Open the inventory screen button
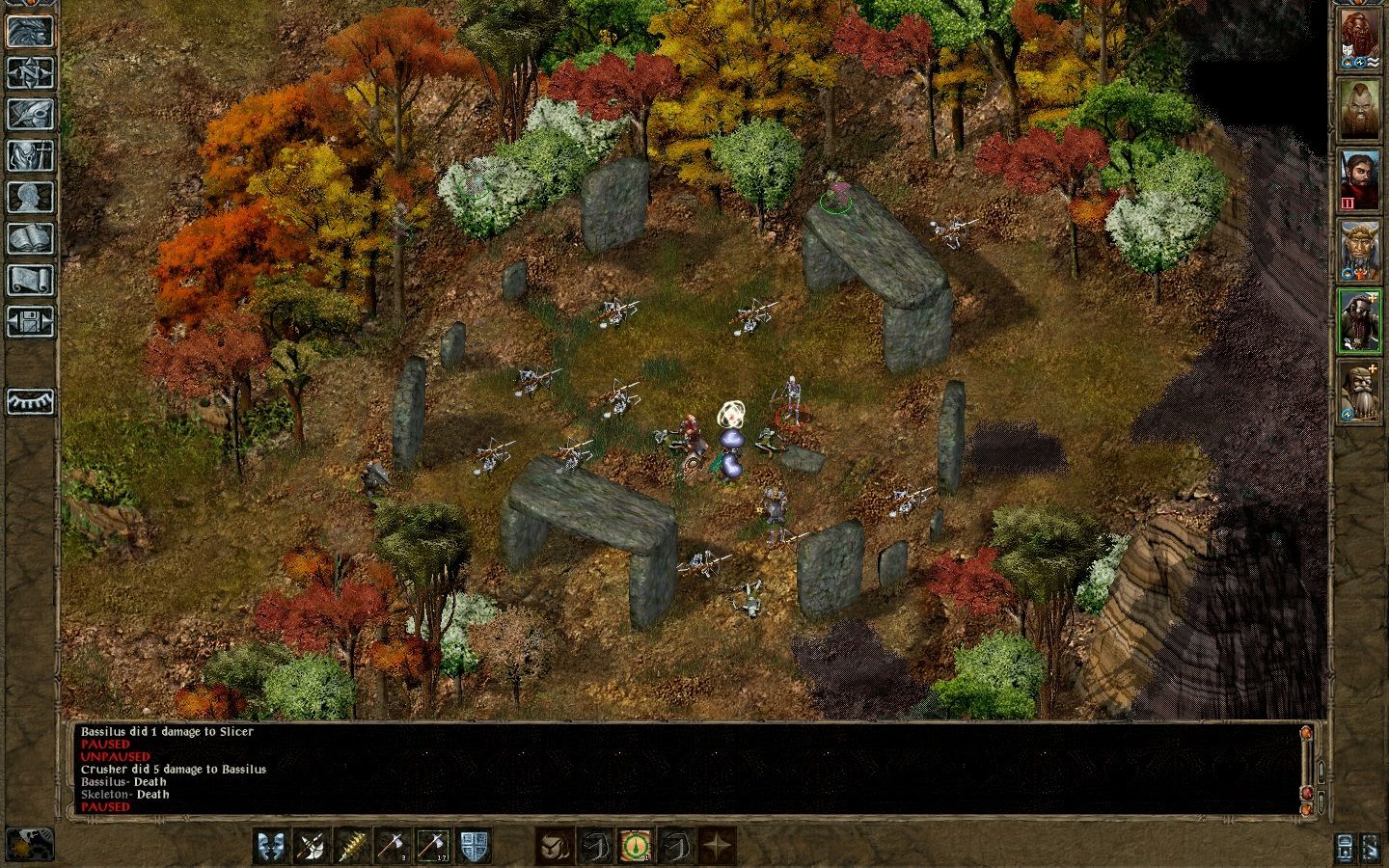1389x868 pixels. (x=30, y=155)
